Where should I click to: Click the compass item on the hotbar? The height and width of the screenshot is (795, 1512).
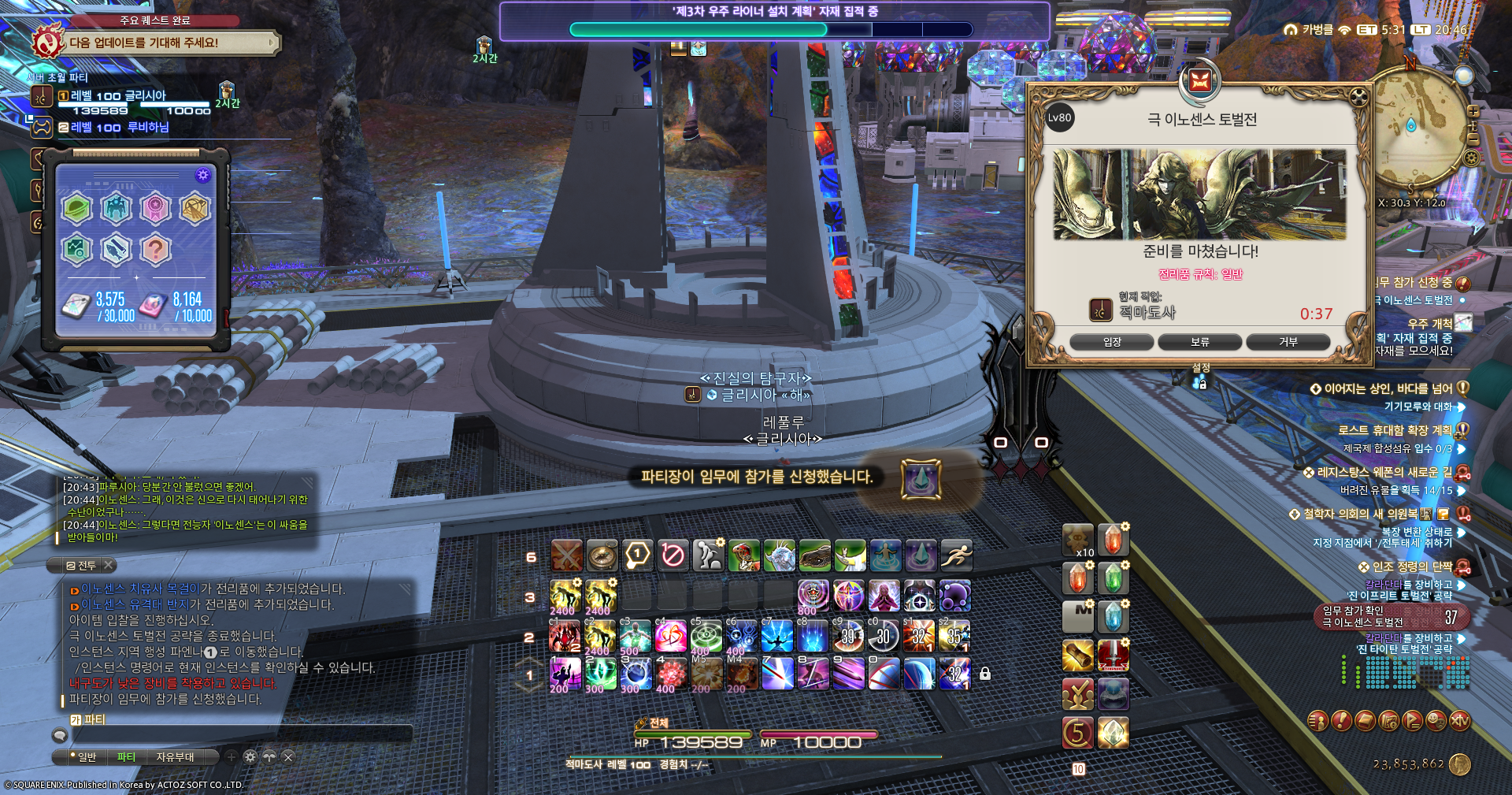click(602, 556)
